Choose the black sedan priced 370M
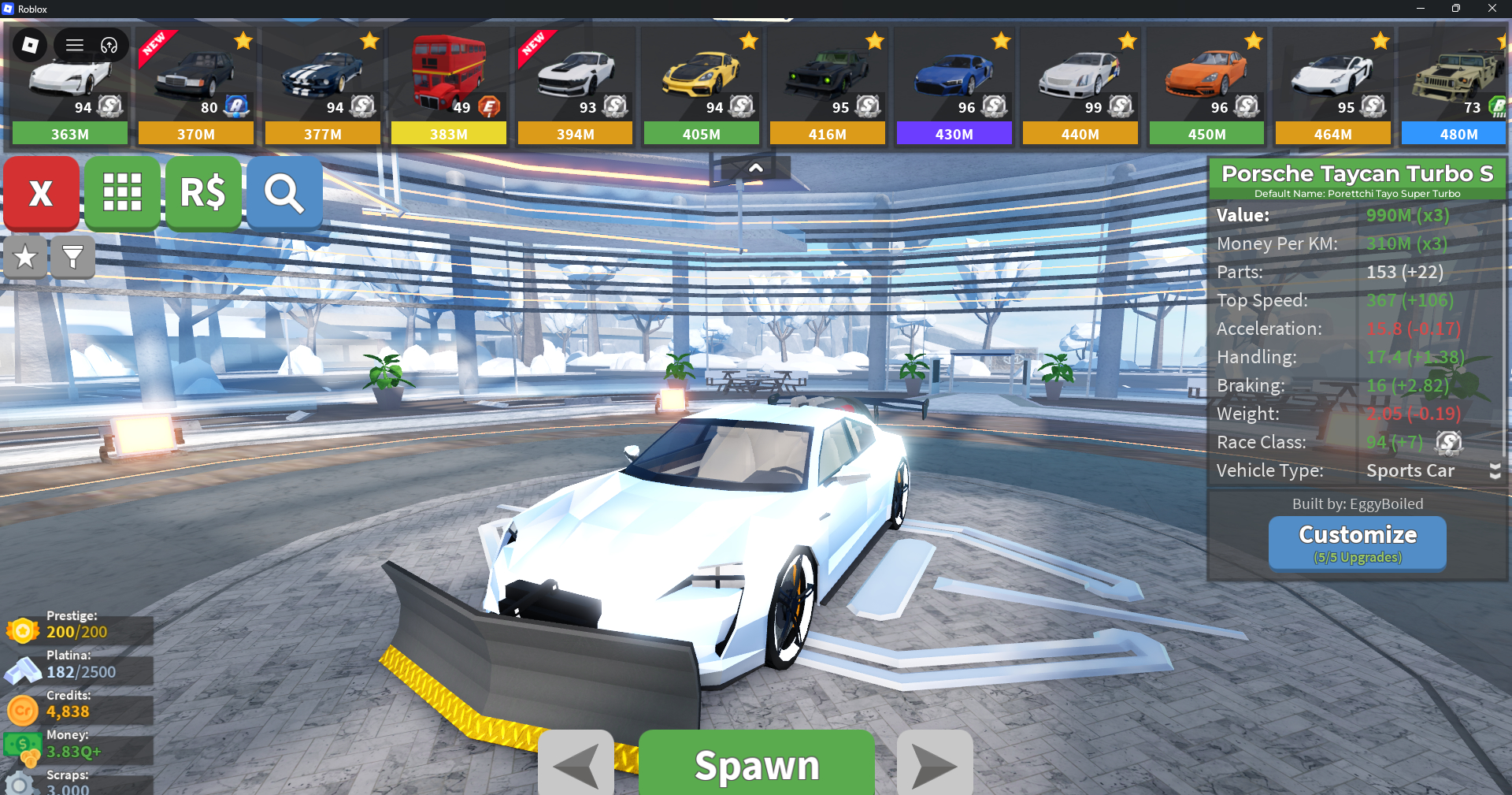This screenshot has width=1512, height=795. click(195, 87)
